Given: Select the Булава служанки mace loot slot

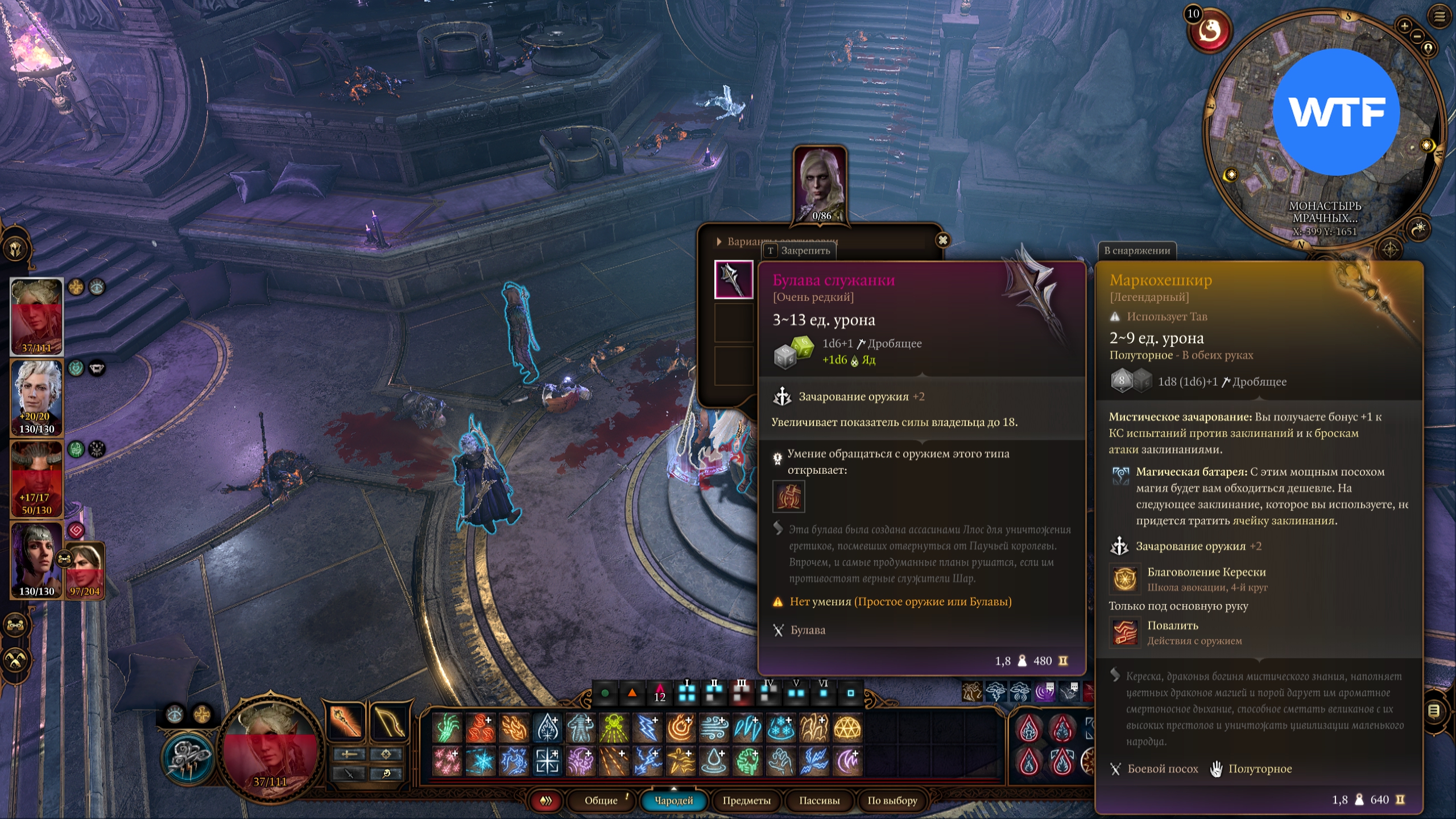Looking at the screenshot, I should click(x=734, y=279).
